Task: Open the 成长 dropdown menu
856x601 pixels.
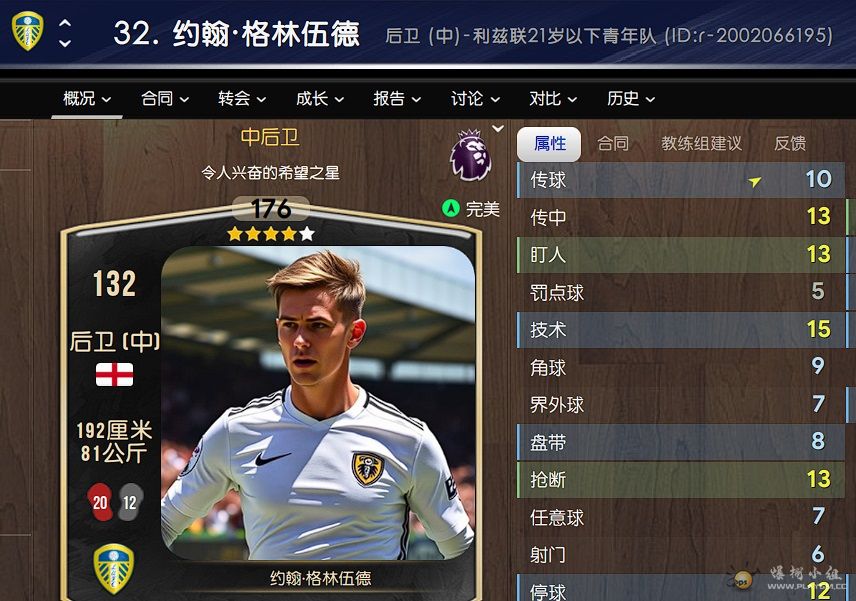Action: tap(319, 98)
